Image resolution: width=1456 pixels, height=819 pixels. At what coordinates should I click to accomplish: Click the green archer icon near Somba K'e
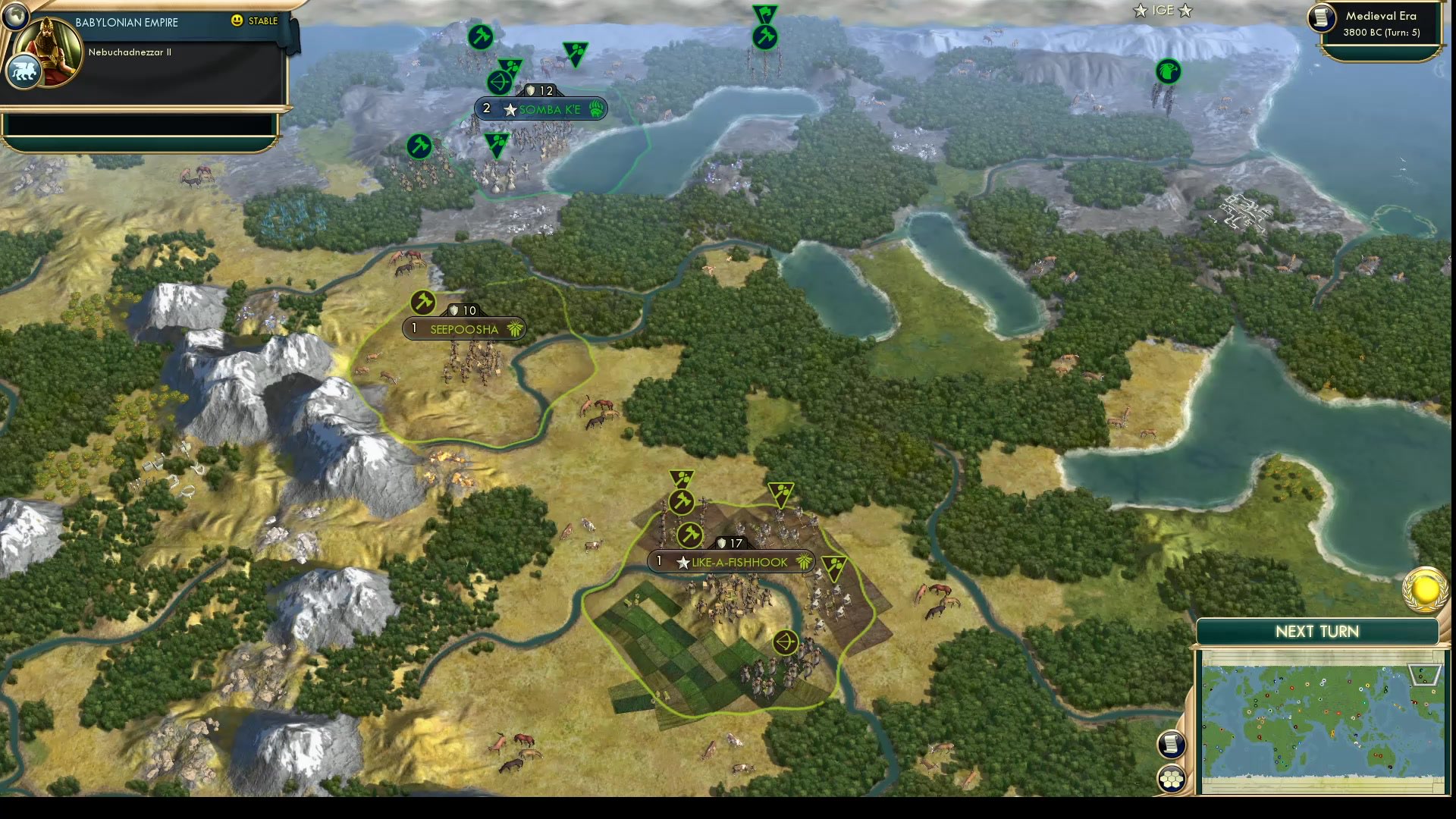498,81
